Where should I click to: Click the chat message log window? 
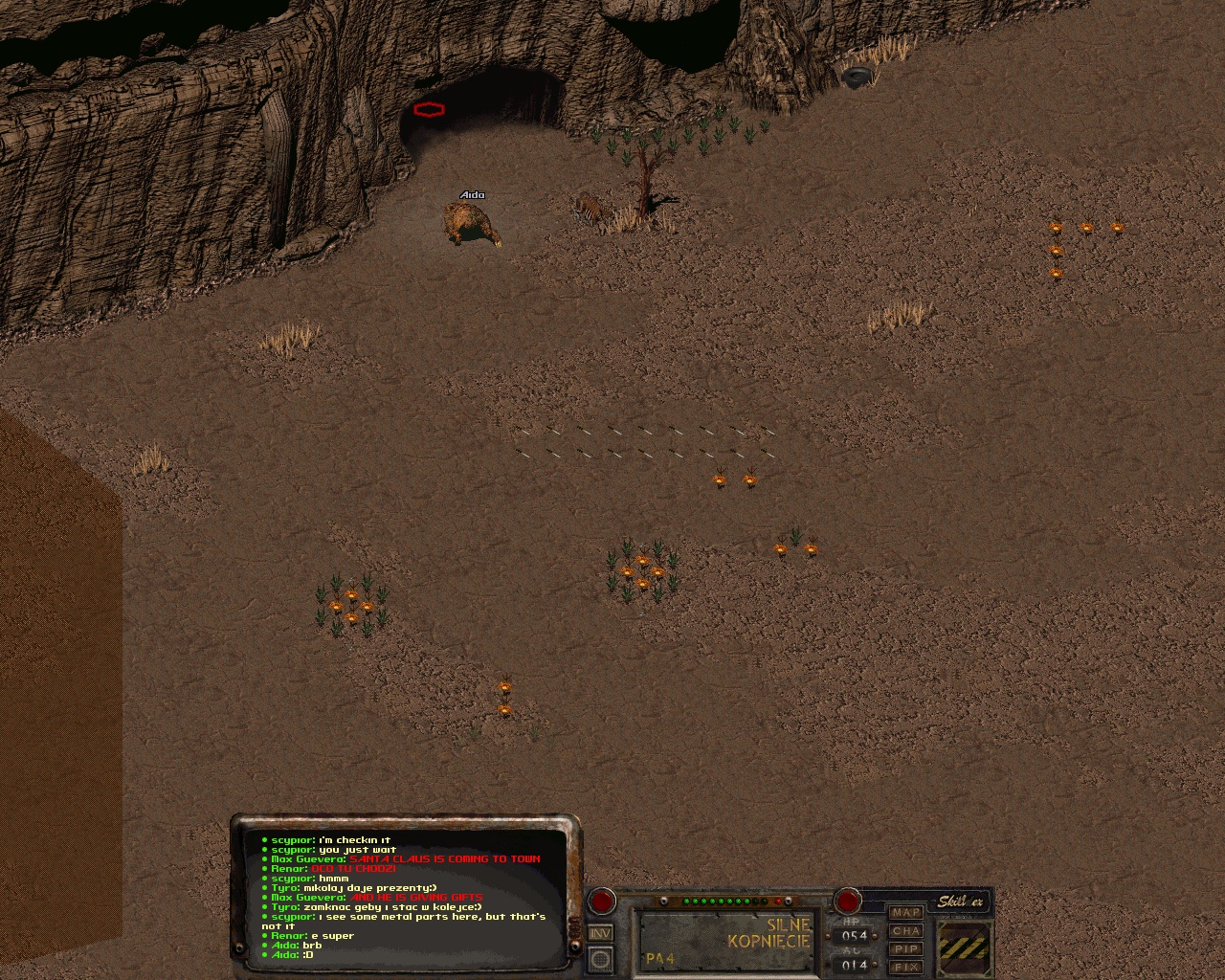[x=407, y=896]
